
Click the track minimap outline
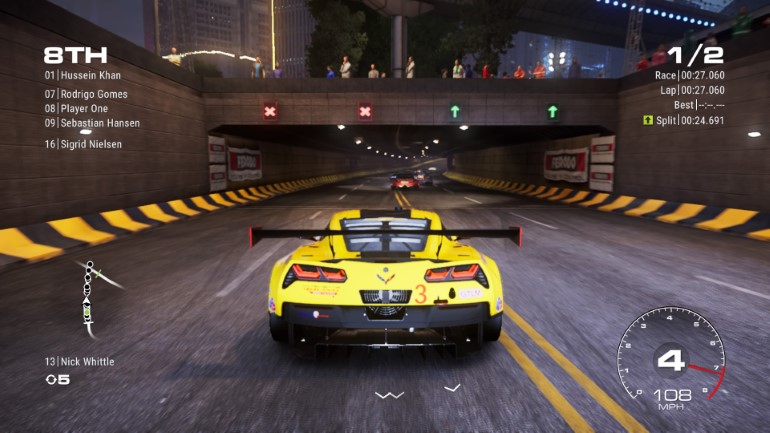(90, 293)
